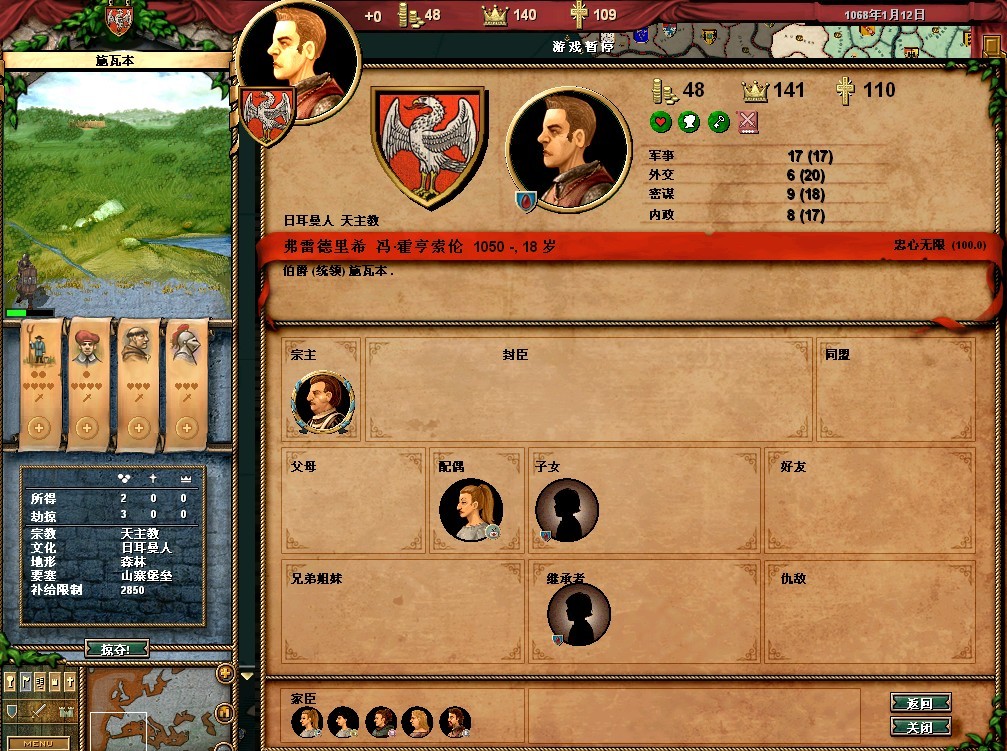1007x751 pixels.
Task: Select the heir silhouette under 继承者
Action: pos(578,613)
